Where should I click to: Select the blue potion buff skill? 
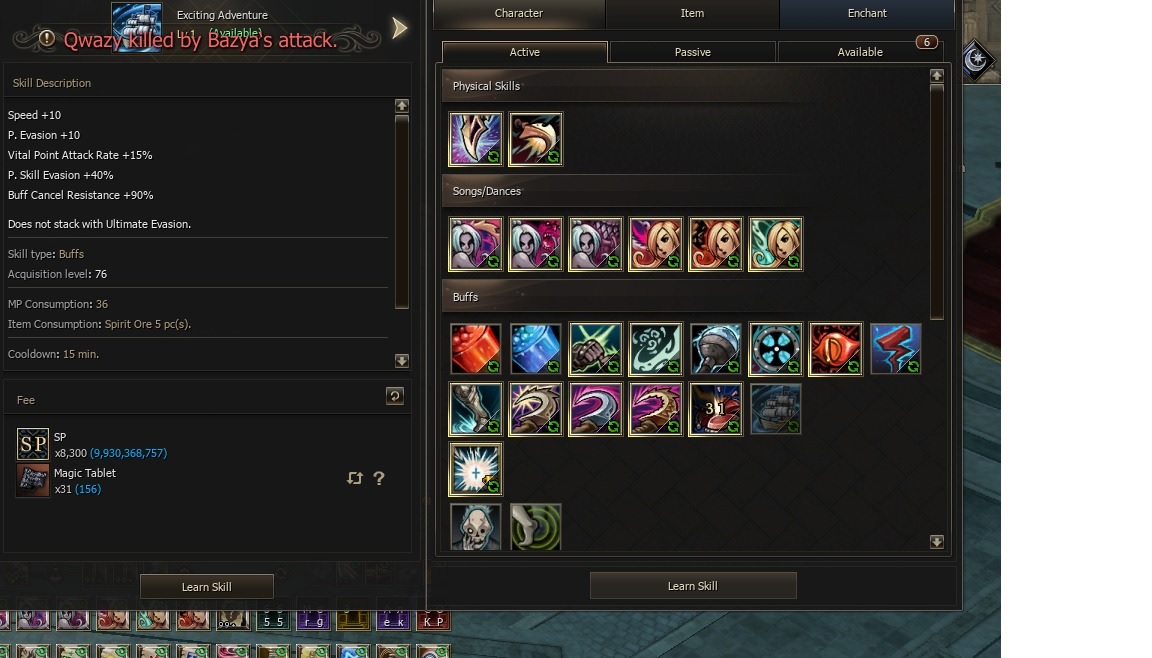(x=535, y=349)
